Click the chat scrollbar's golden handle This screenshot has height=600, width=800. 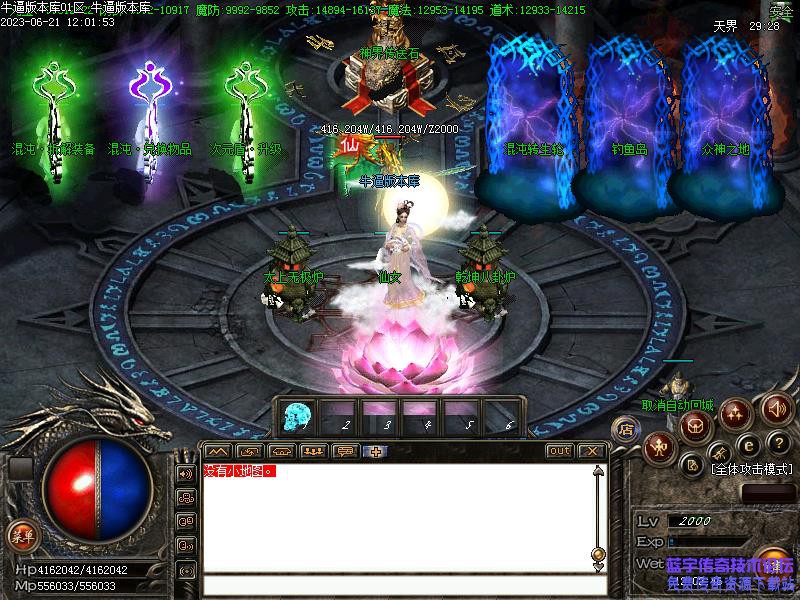[598, 553]
